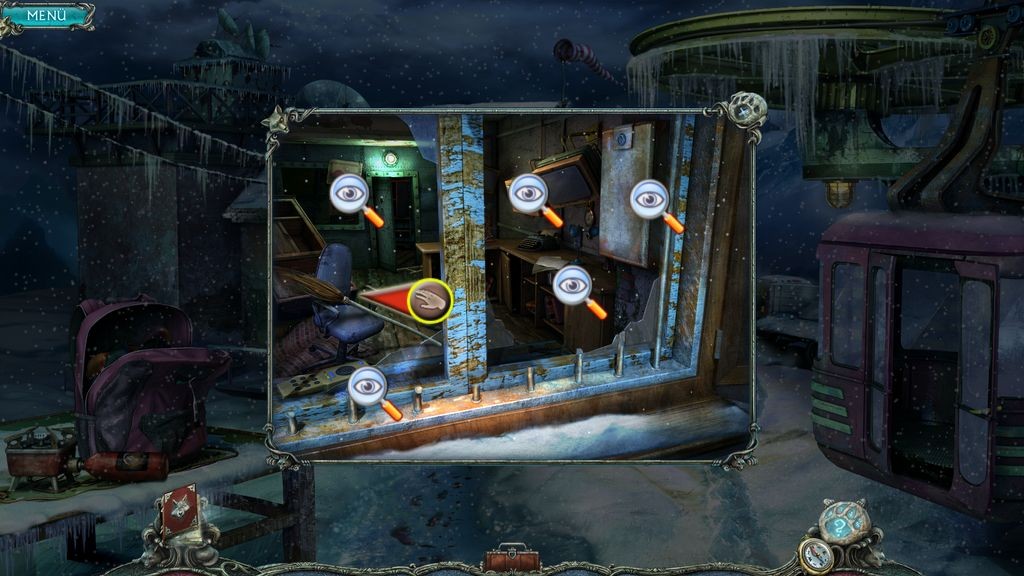Inspect the magnifier near the remote control
The height and width of the screenshot is (576, 1024).
tap(369, 385)
